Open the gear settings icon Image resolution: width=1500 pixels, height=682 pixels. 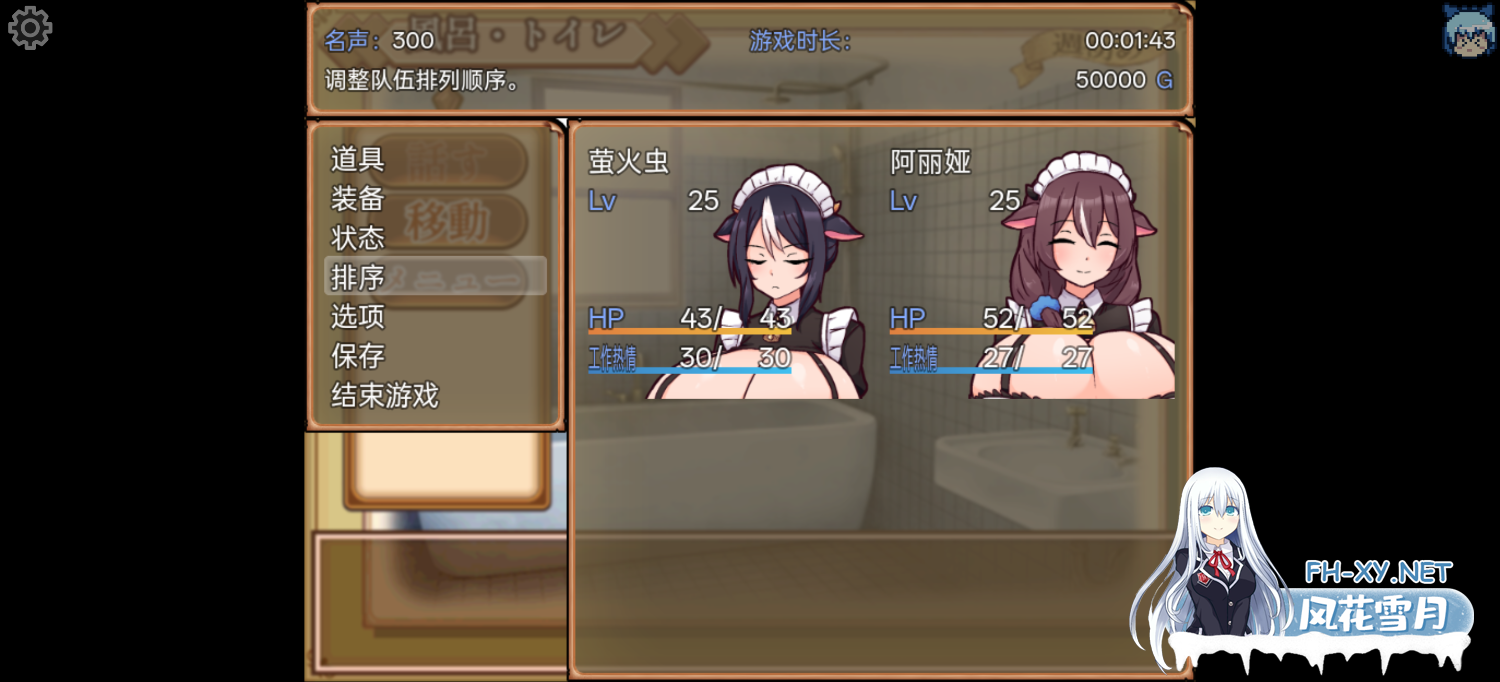click(x=30, y=28)
